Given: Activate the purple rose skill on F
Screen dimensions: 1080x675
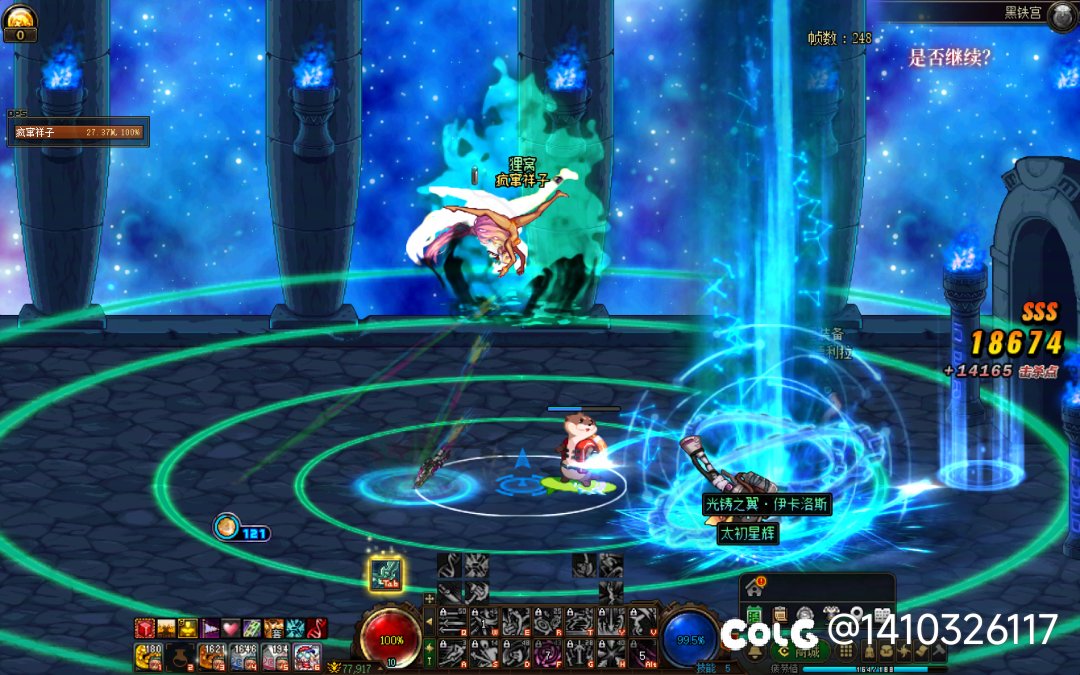Looking at the screenshot, I should (x=548, y=653).
